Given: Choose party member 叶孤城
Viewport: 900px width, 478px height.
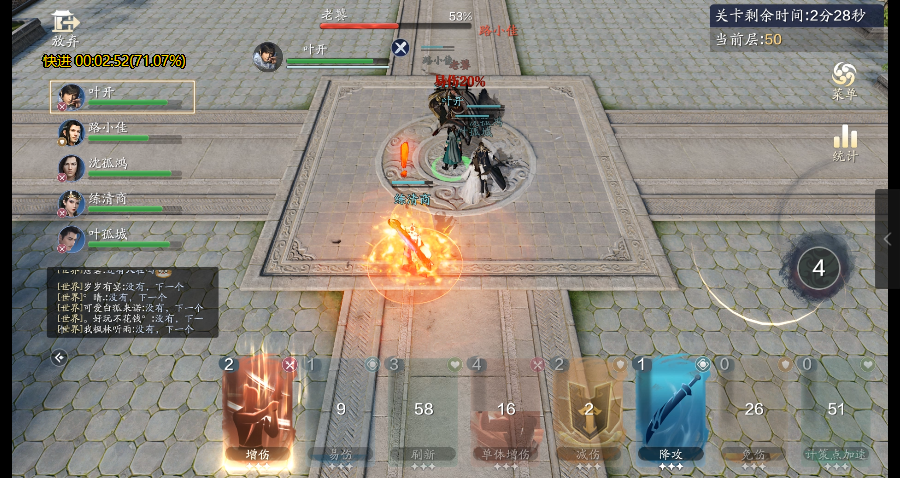Looking at the screenshot, I should [x=120, y=239].
